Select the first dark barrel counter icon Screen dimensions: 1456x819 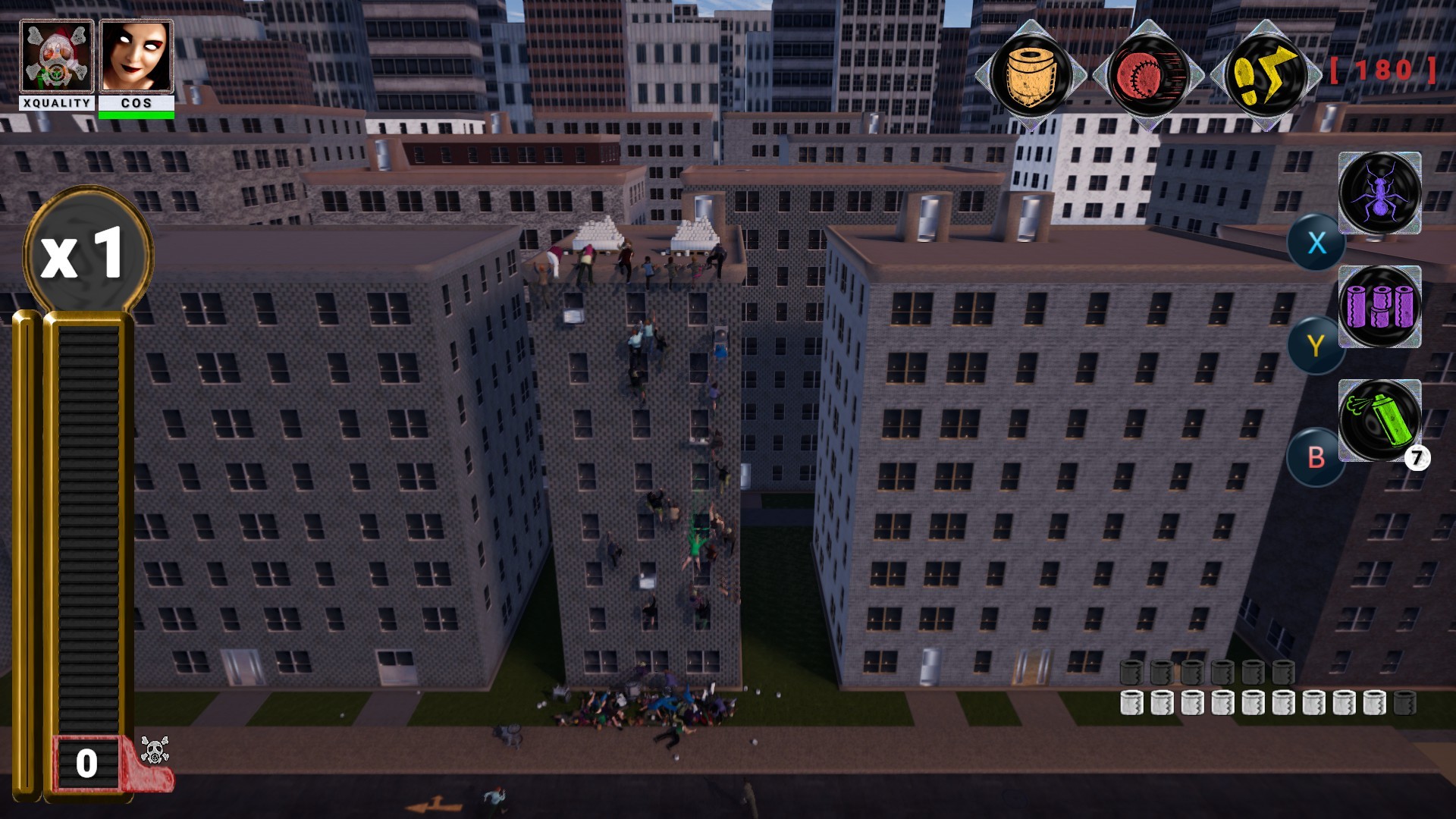click(1130, 673)
